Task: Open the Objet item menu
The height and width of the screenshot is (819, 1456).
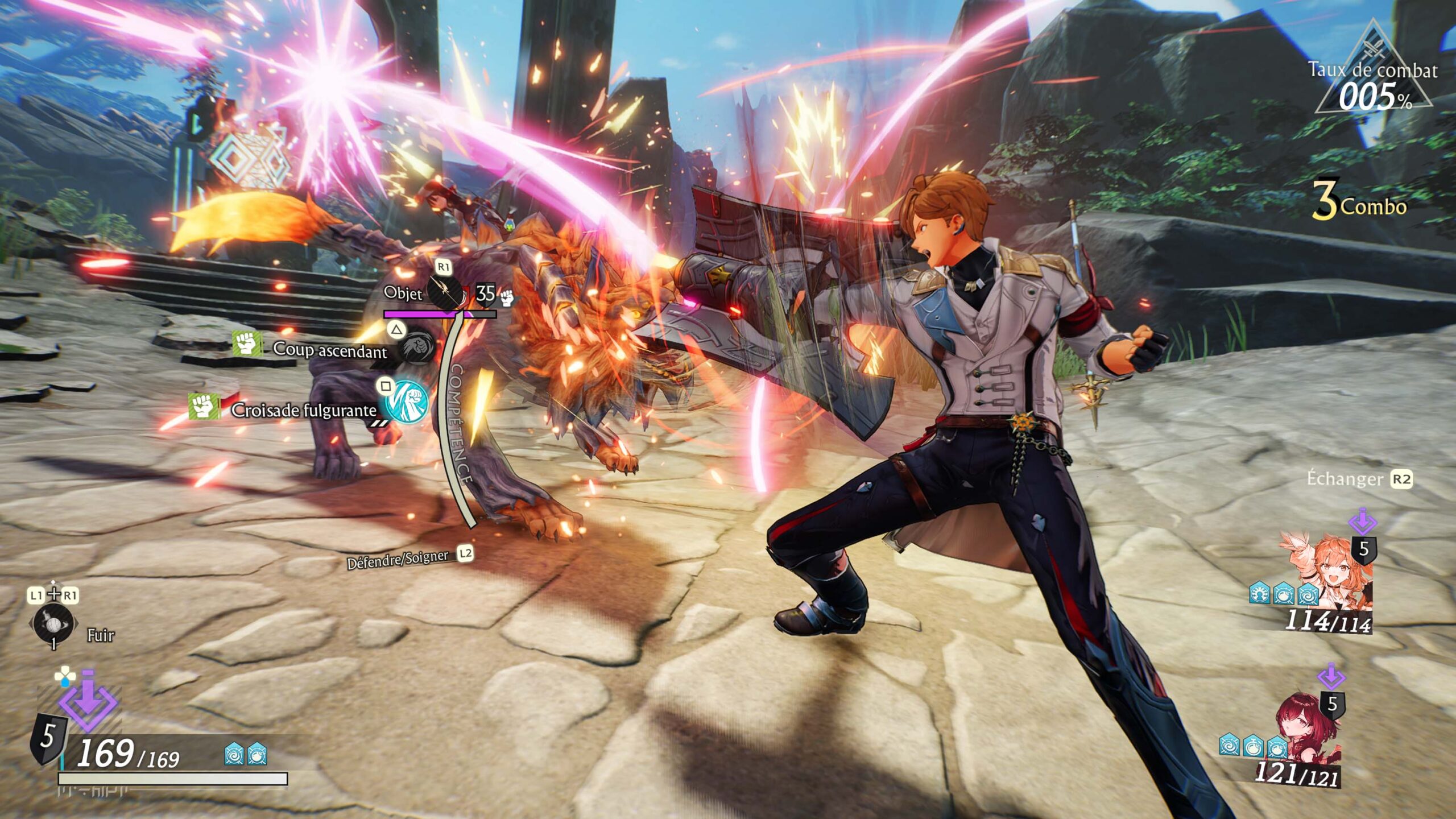Action: tap(444, 292)
